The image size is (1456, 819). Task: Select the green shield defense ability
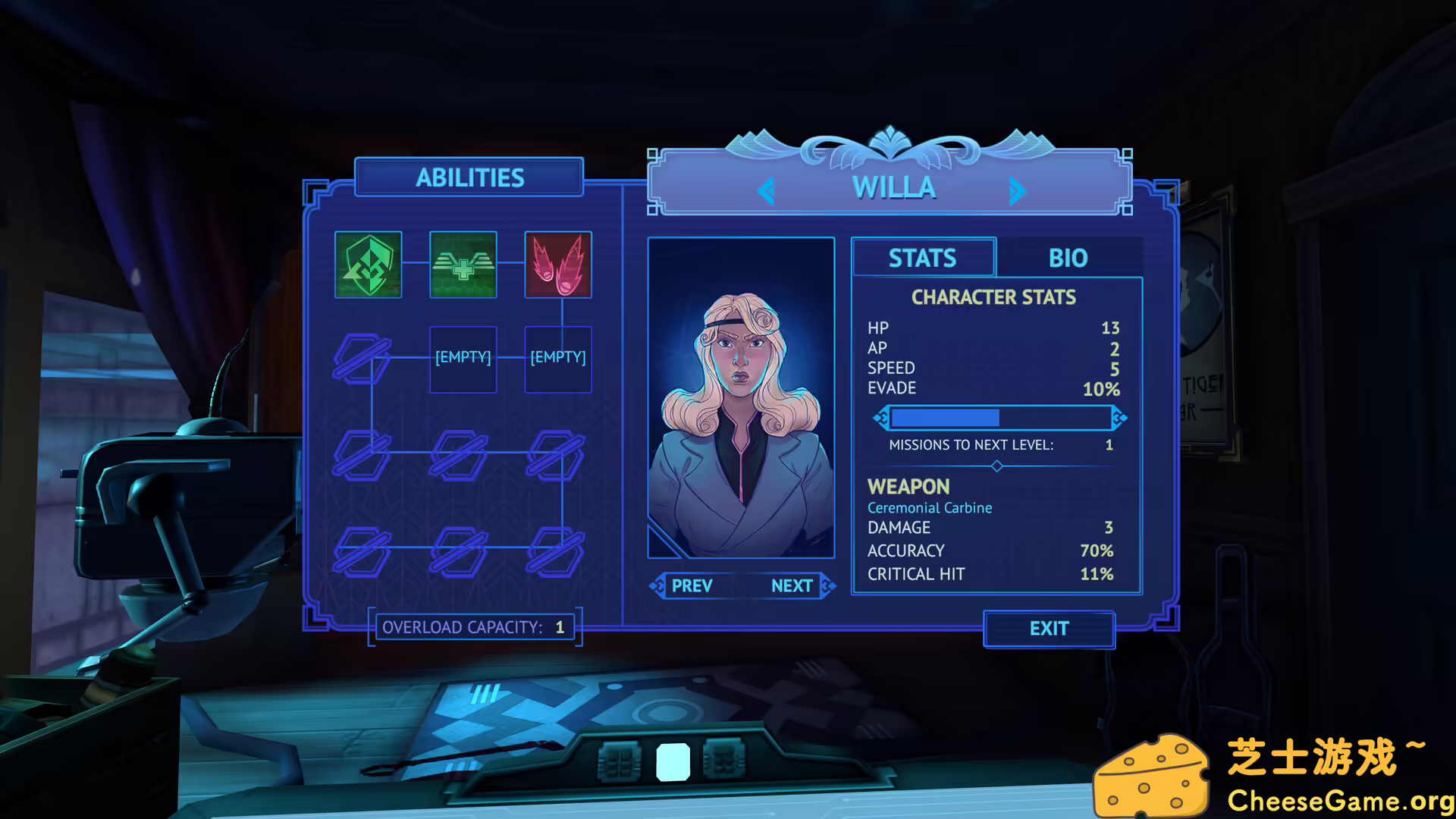click(x=368, y=265)
